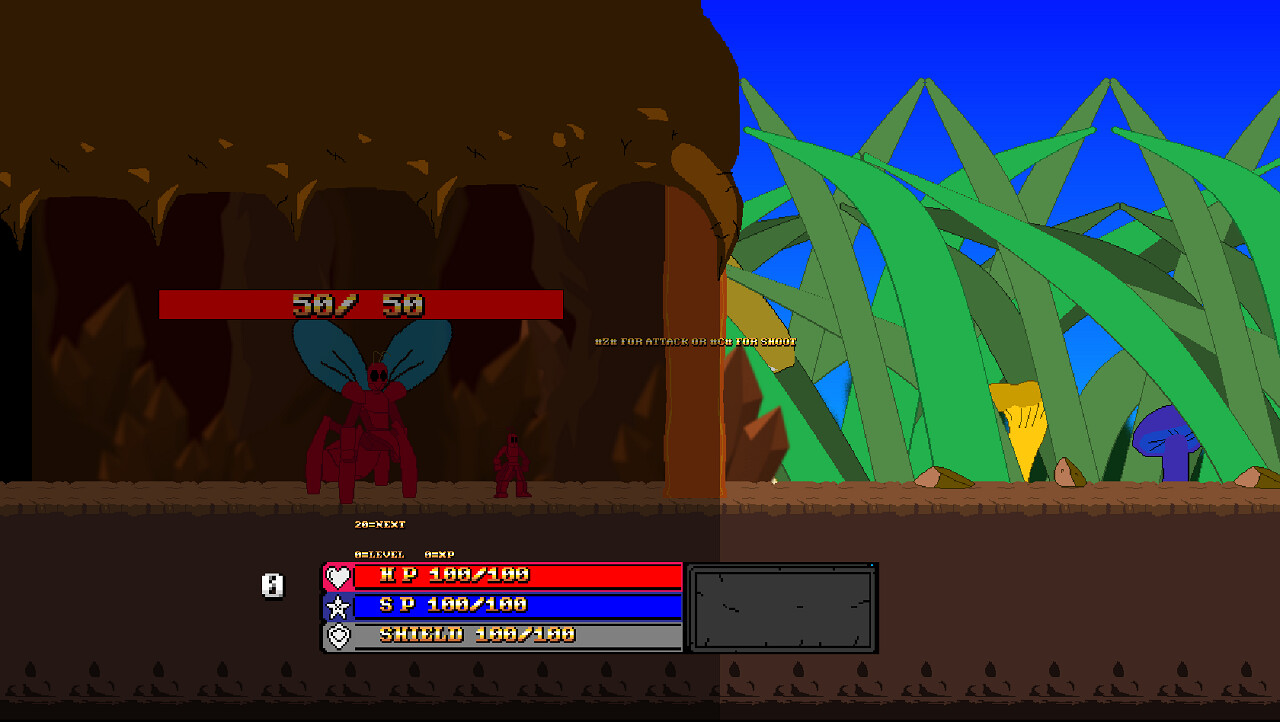Click the shield emblem on the SHIELD bar
Screen dimensions: 1280x722
tap(341, 634)
